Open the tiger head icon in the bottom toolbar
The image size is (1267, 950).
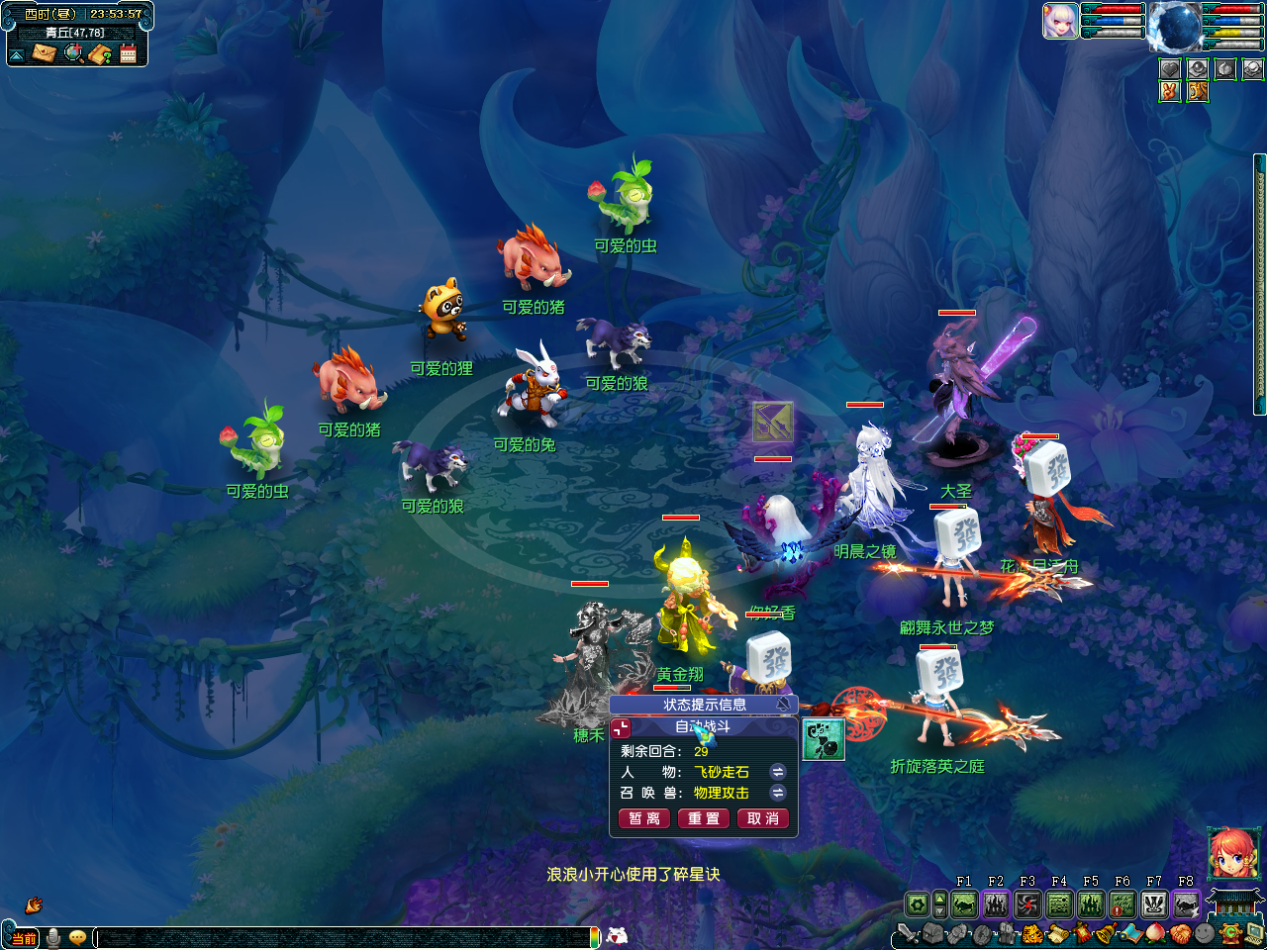tap(1031, 937)
